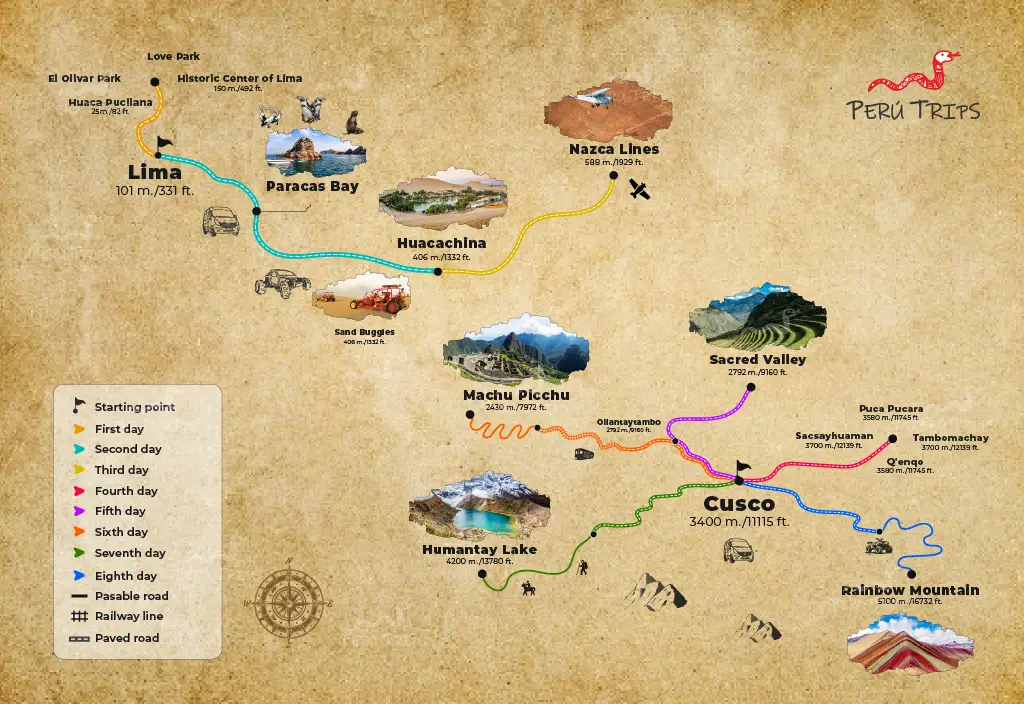Screen dimensions: 1024x704
Task: Select the Eighth day legend entry
Action: [125, 576]
